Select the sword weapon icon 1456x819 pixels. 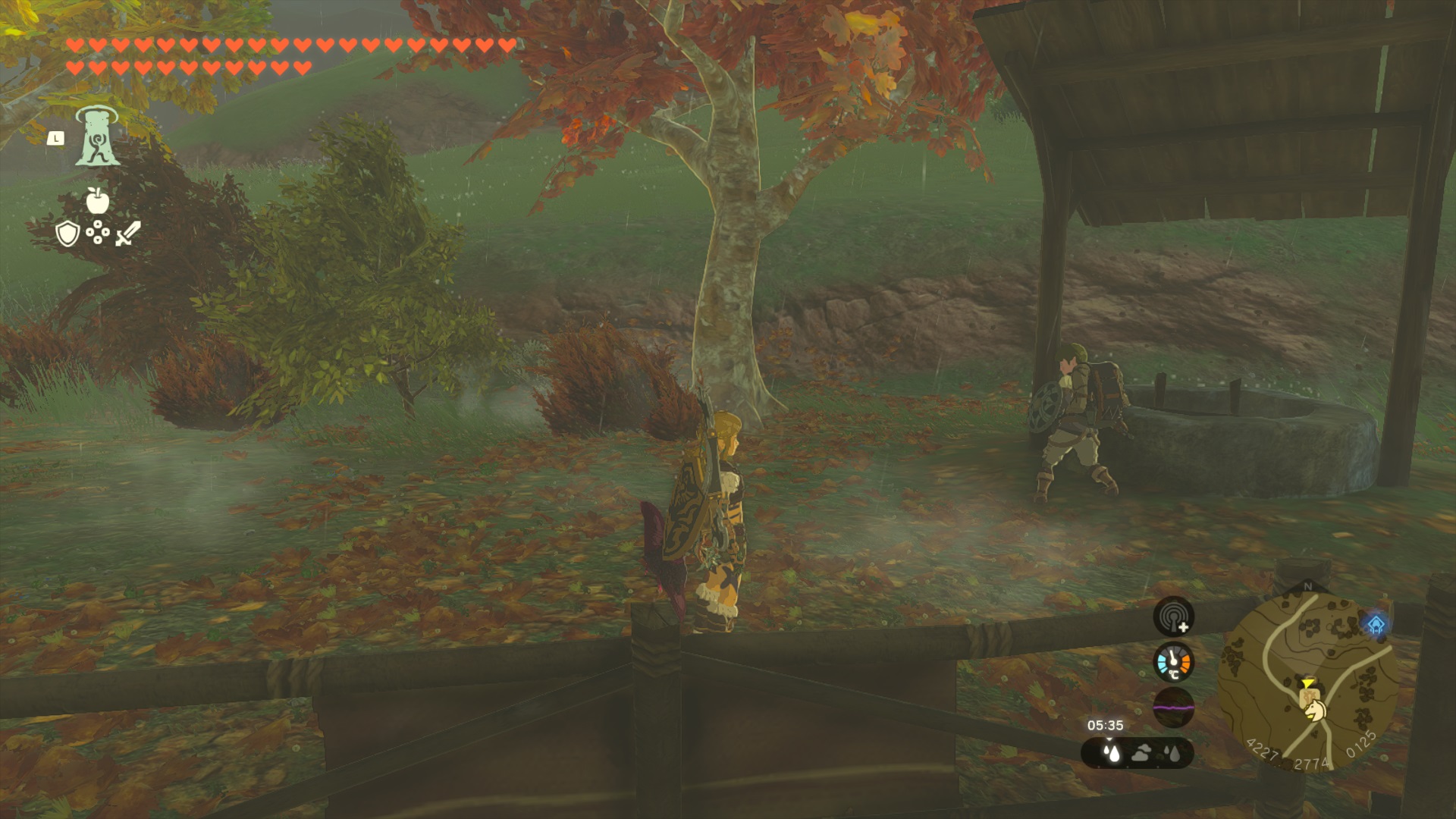pyautogui.click(x=127, y=233)
